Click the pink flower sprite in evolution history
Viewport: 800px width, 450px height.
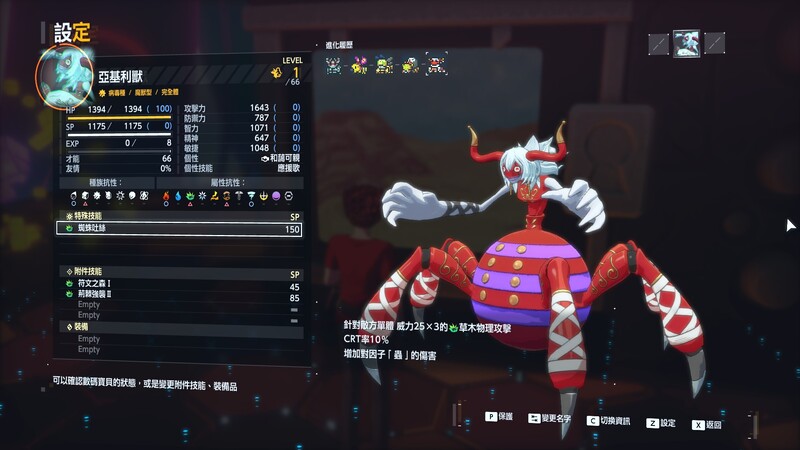coord(359,66)
